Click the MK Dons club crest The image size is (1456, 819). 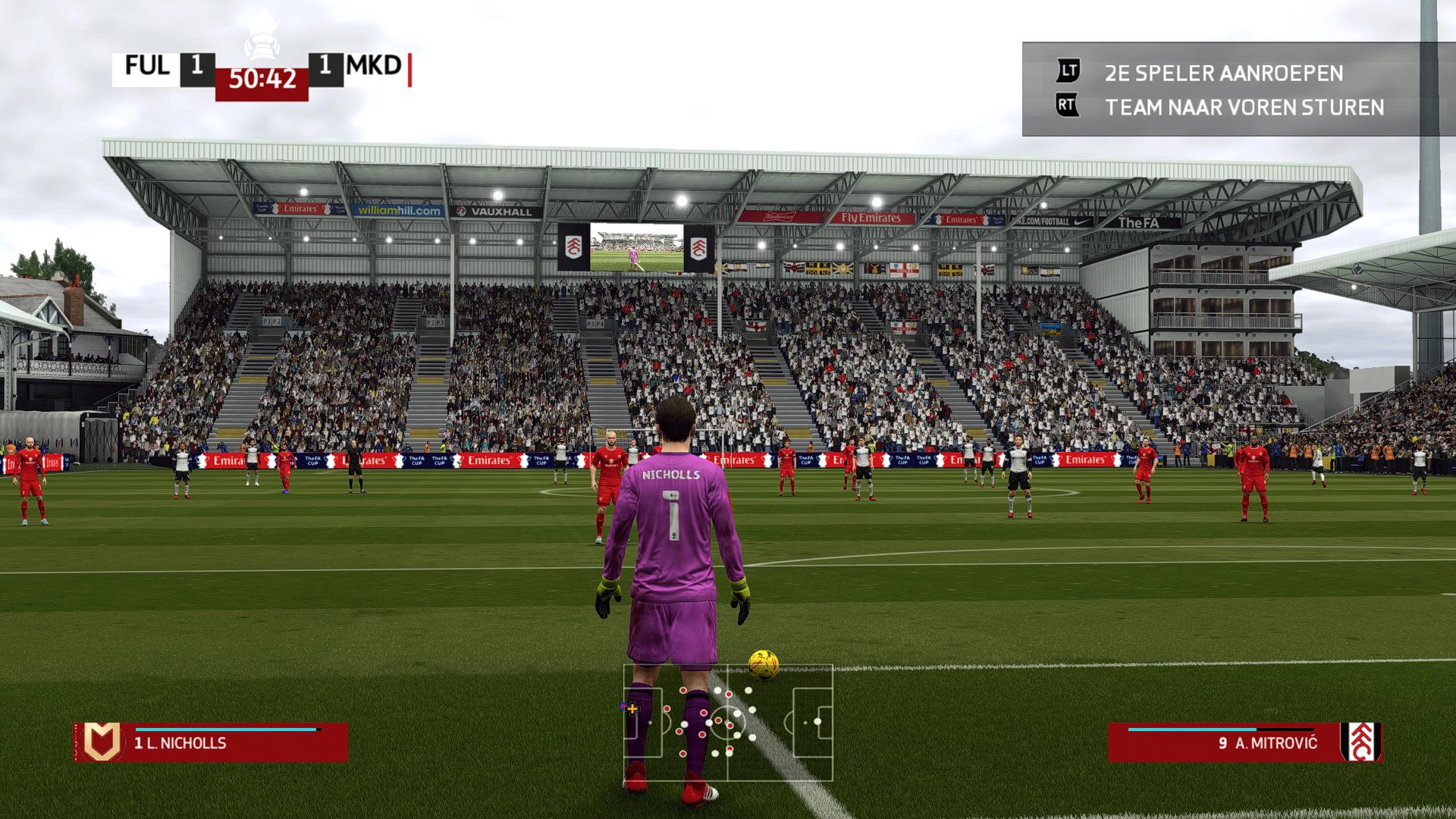tap(102, 742)
